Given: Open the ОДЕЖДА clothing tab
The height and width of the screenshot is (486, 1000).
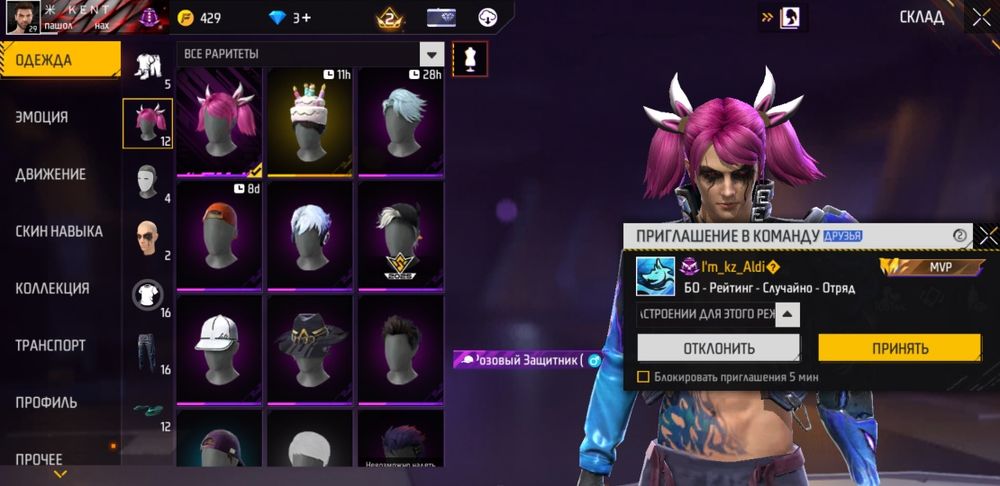Looking at the screenshot, I should pyautogui.click(x=58, y=60).
